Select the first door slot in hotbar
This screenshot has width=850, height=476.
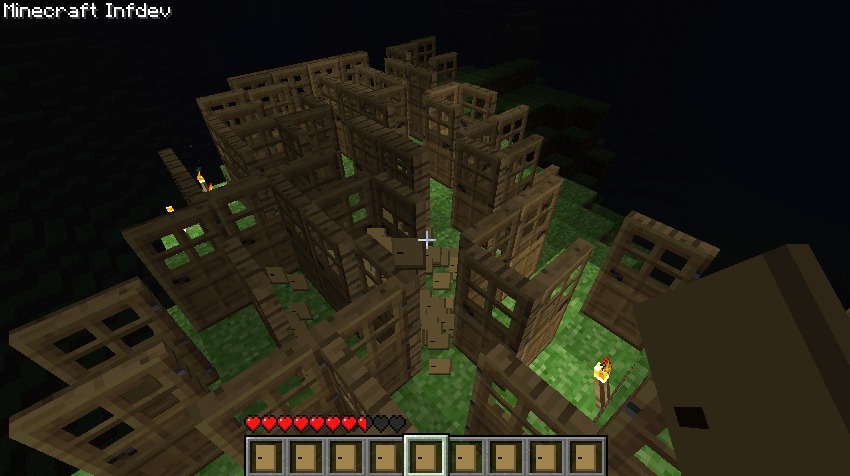(265, 456)
